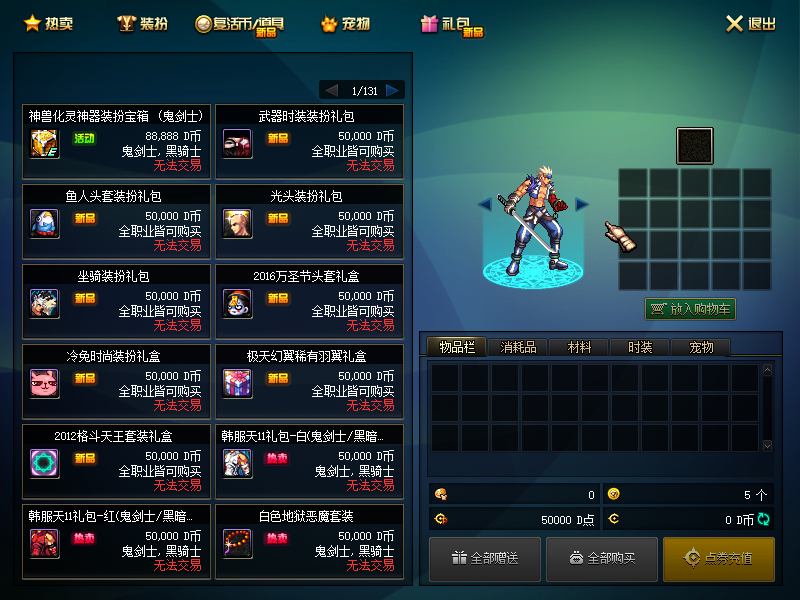
Task: Rotate character preview with right arrow
Action: pos(582,204)
